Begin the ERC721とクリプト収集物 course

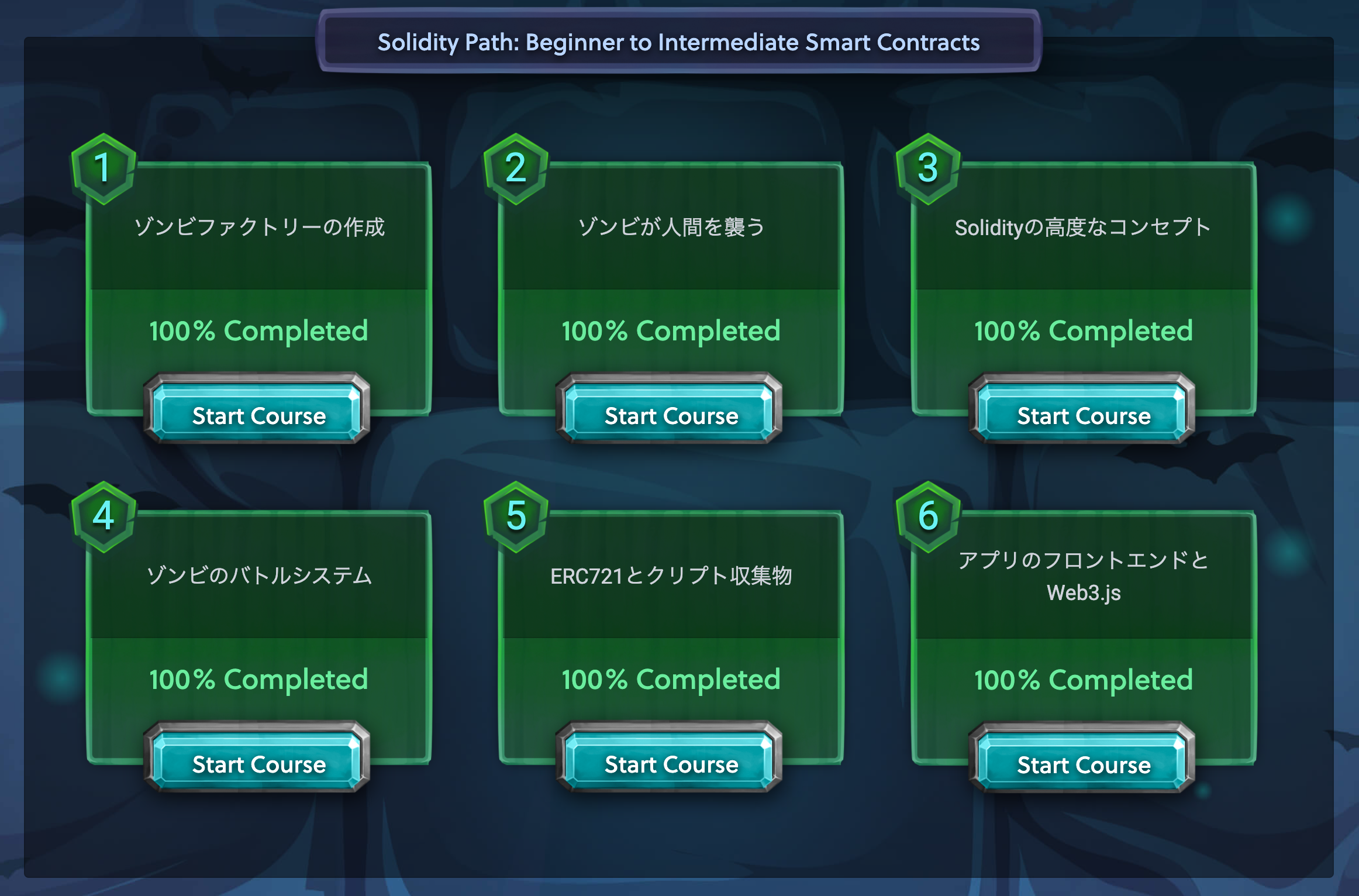coord(671,764)
